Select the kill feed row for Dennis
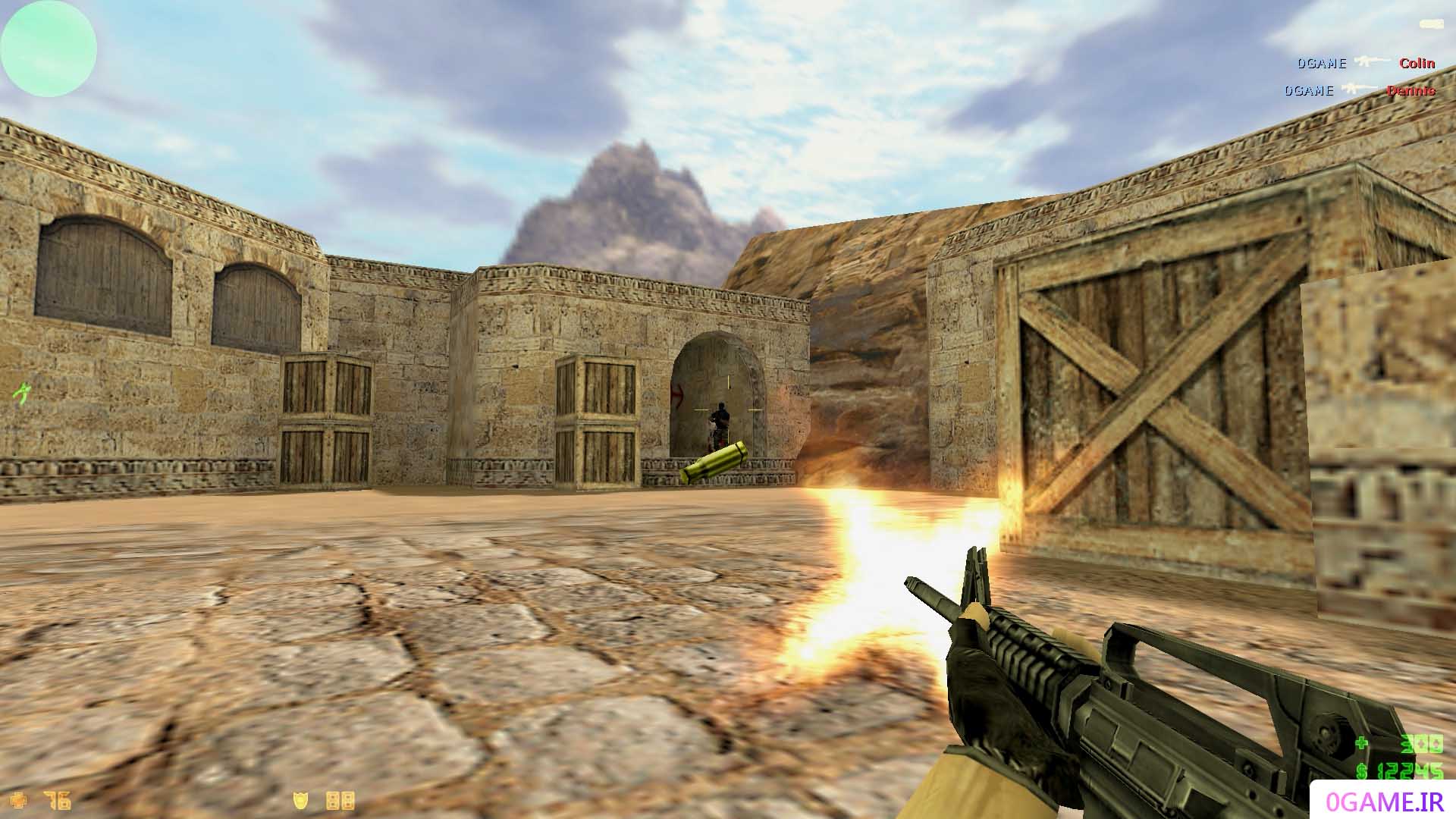 point(1360,90)
